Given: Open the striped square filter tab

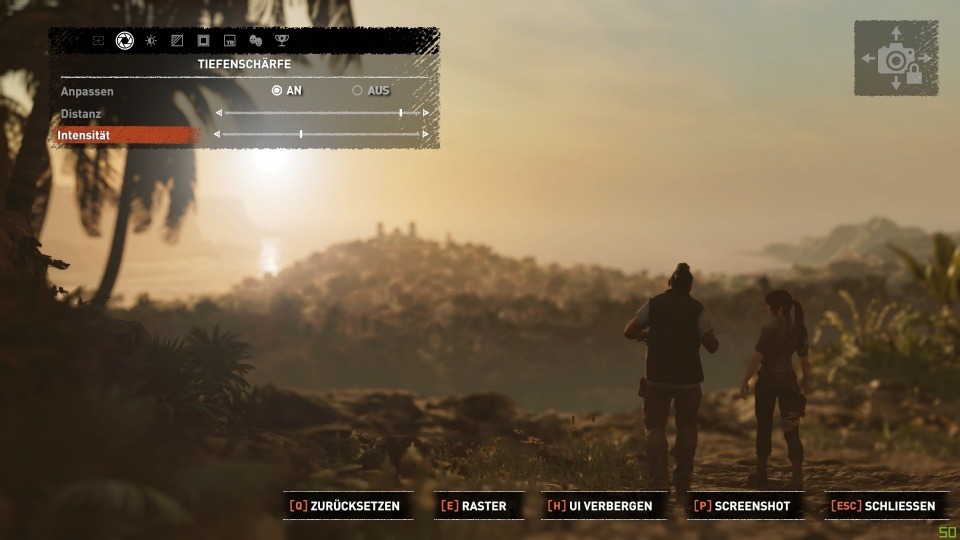Looking at the screenshot, I should (177, 41).
